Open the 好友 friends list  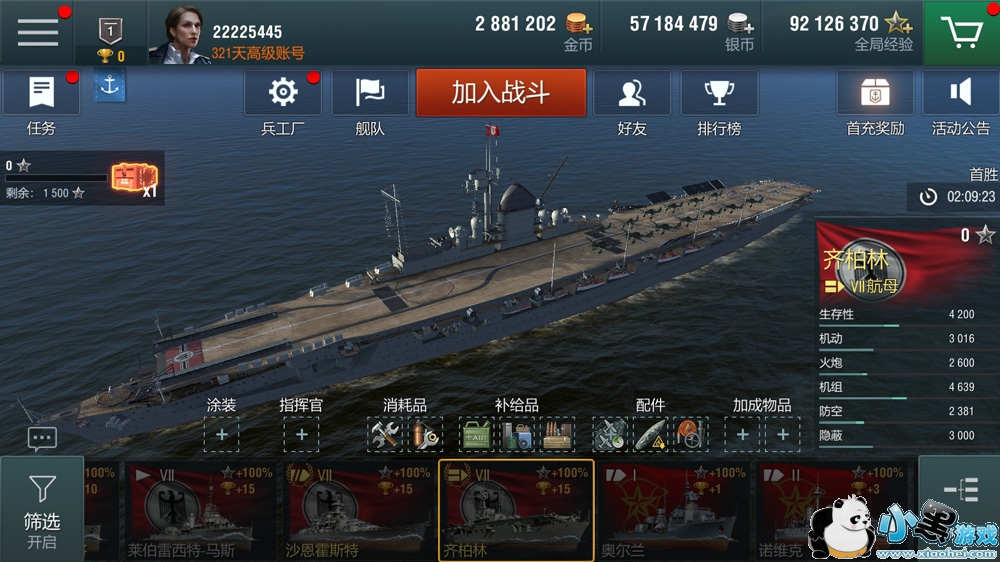[x=631, y=94]
